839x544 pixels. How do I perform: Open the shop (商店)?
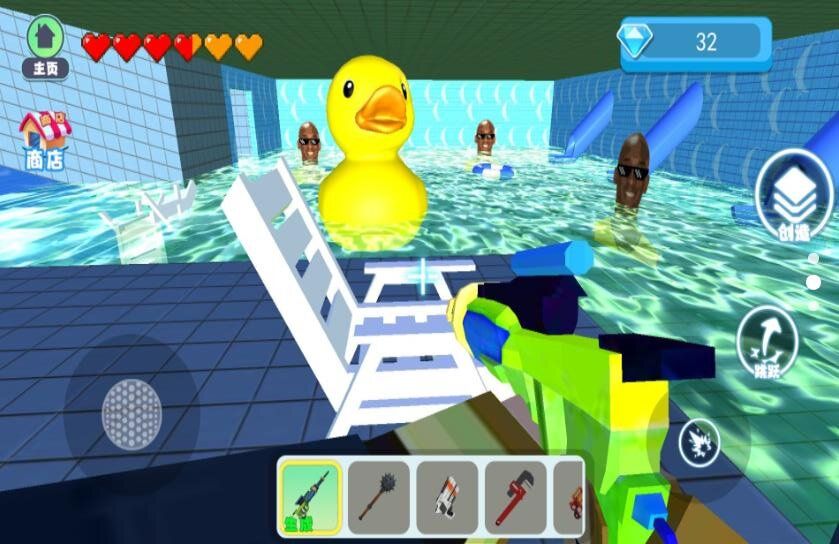click(x=45, y=140)
